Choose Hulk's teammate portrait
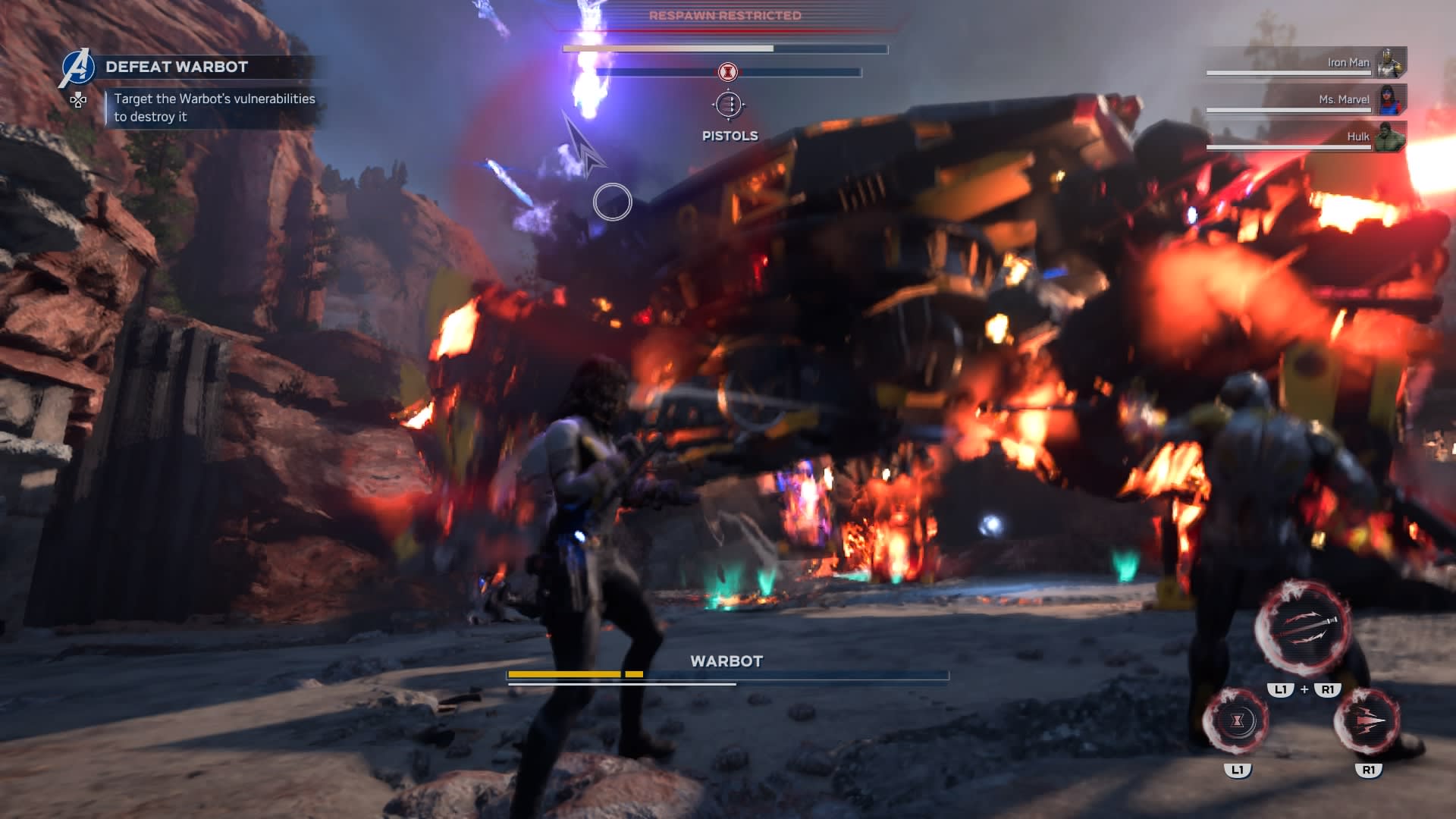 coord(1390,137)
